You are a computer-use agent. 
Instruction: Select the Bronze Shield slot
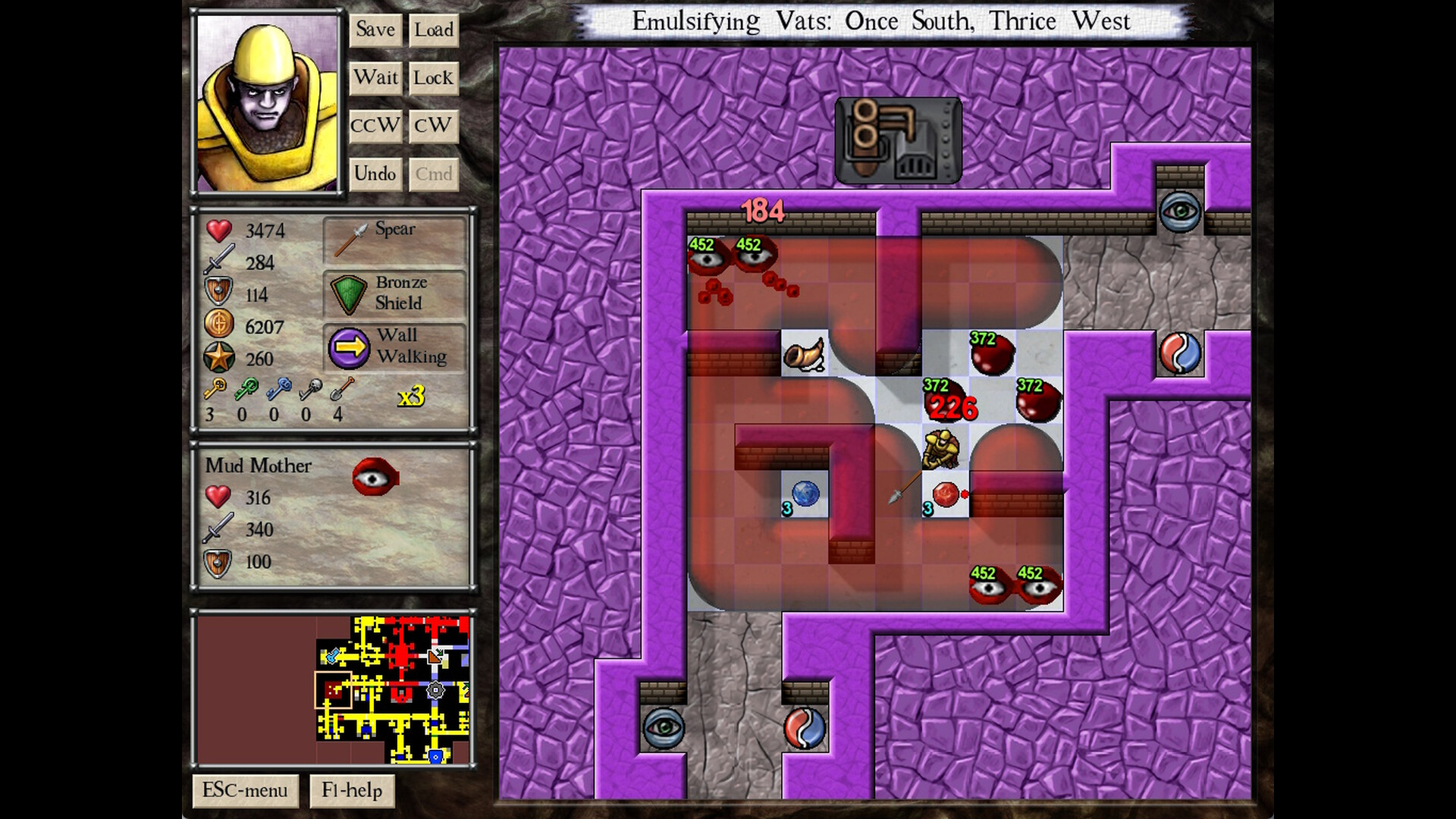click(x=394, y=294)
